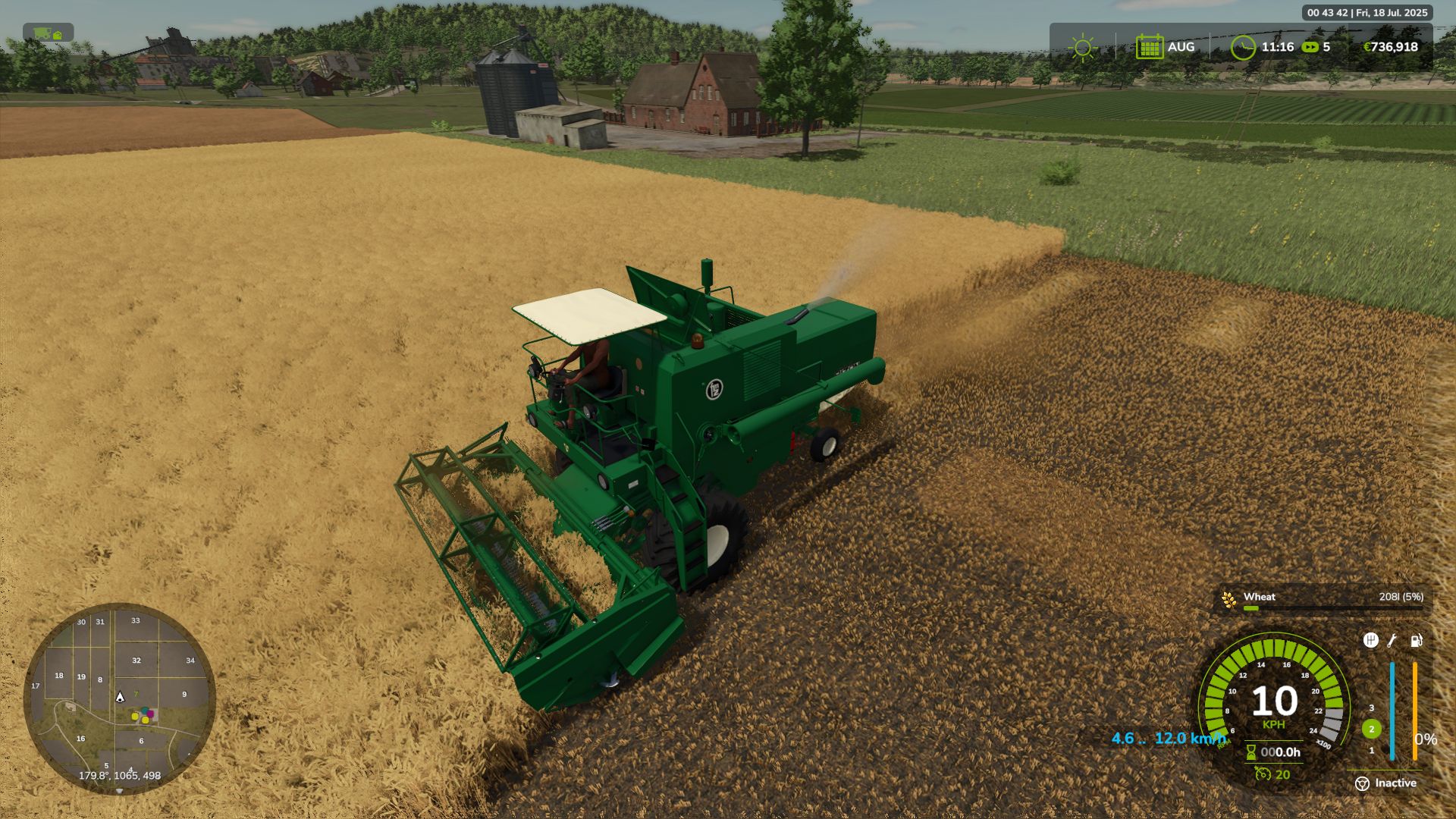Screen dimensions: 1456x819
Task: Toggle the fast-forward time scale icon
Action: pyautogui.click(x=1310, y=47)
